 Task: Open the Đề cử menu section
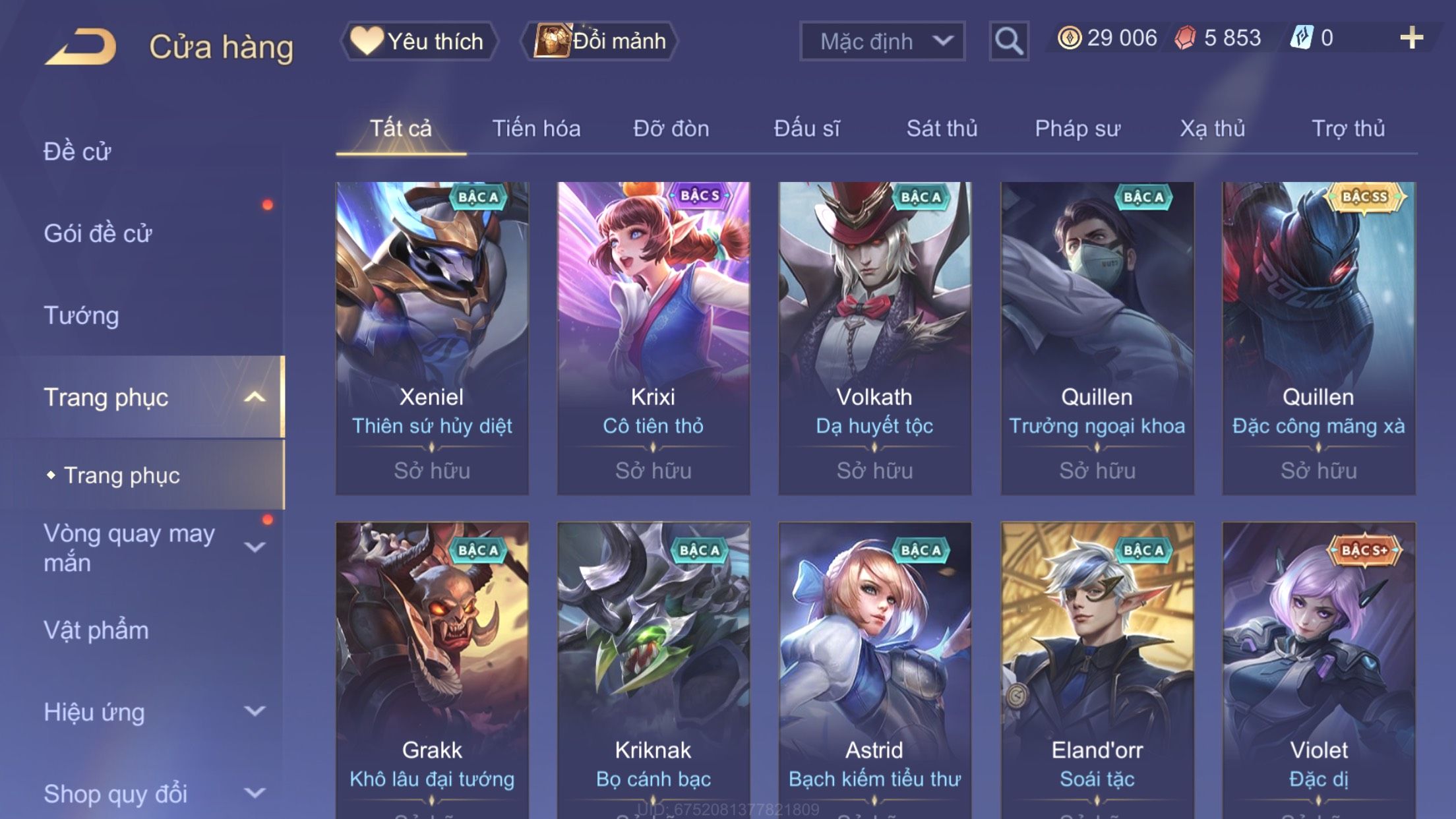78,152
